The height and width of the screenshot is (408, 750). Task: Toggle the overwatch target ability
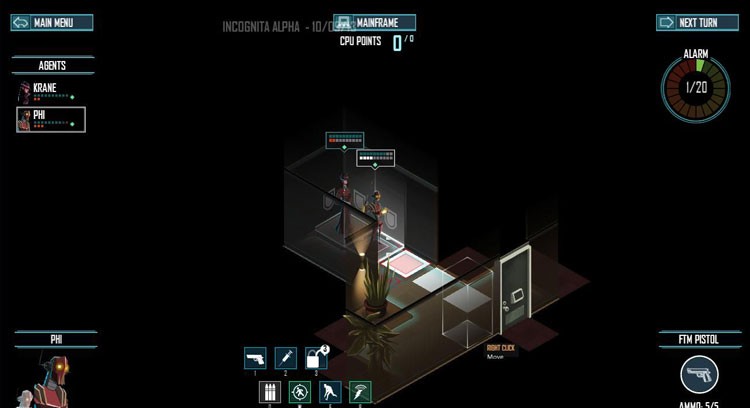[x=300, y=392]
